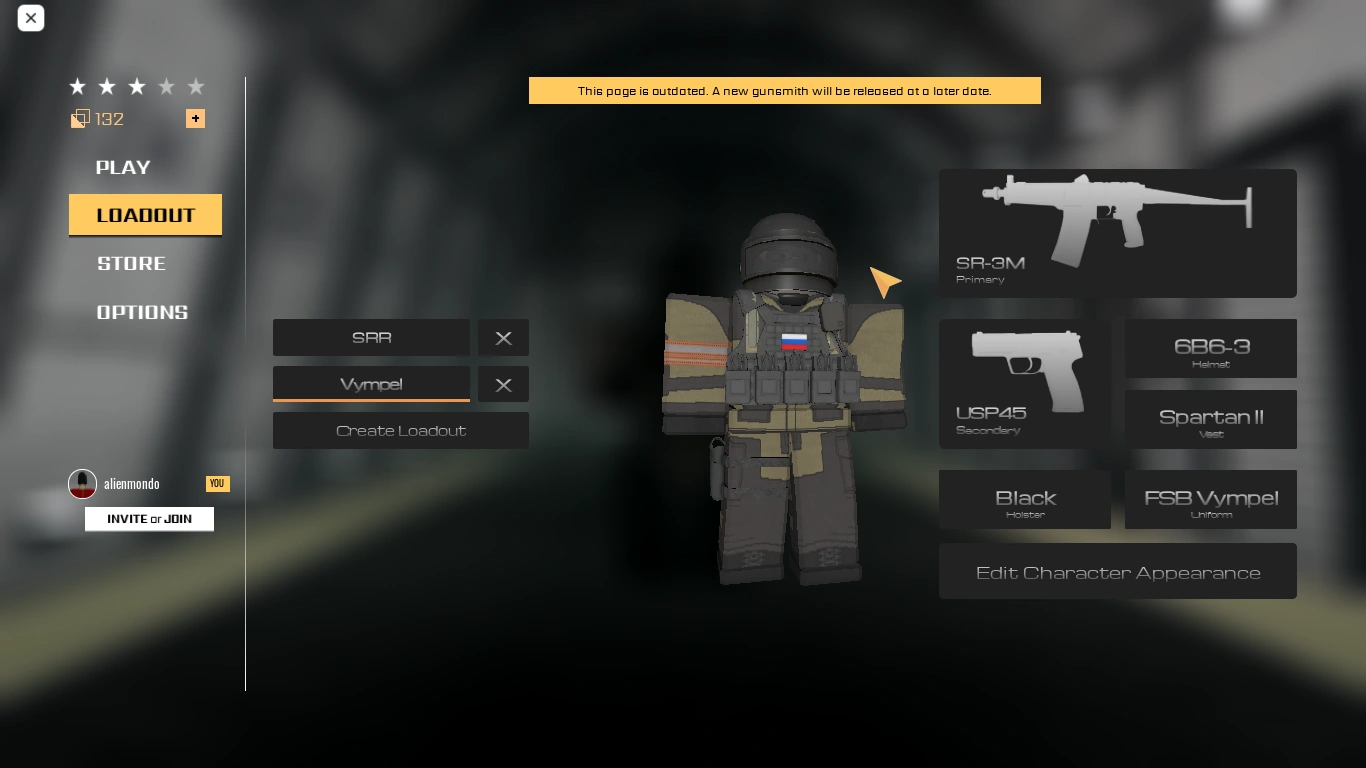The width and height of the screenshot is (1366, 768).
Task: Click the INVITE or JOIN button
Action: 149,518
